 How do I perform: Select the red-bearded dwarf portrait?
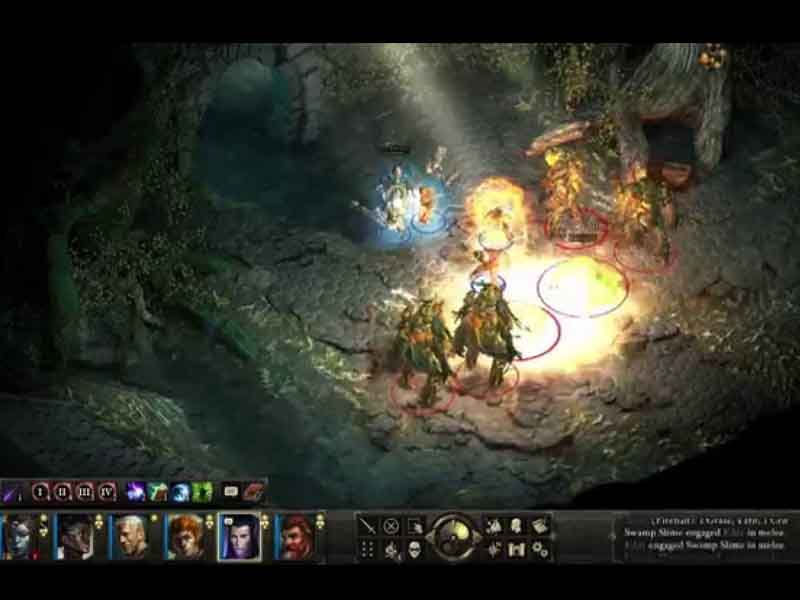pyautogui.click(x=295, y=537)
